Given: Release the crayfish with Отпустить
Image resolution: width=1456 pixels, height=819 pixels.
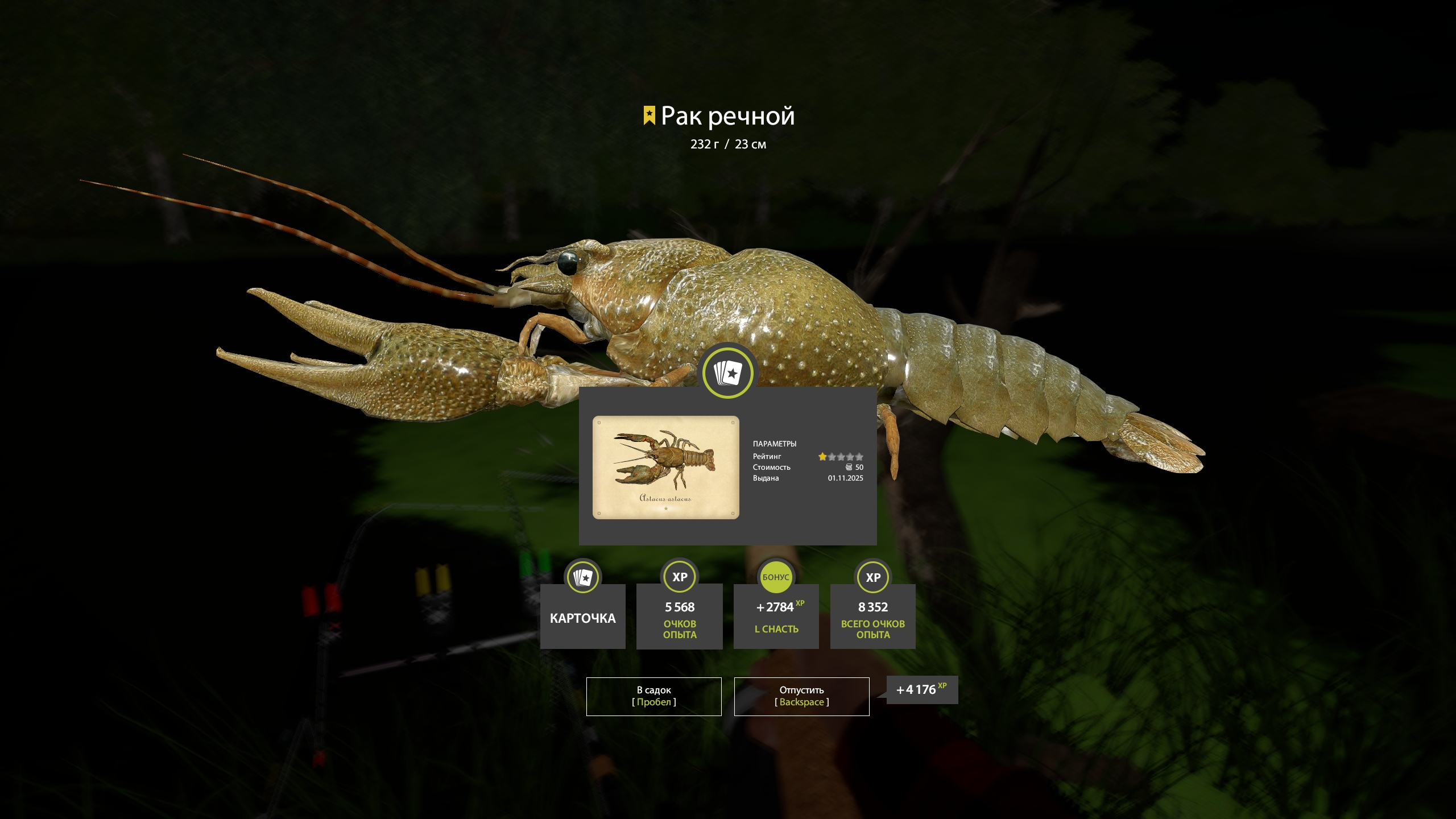Looking at the screenshot, I should tap(801, 696).
